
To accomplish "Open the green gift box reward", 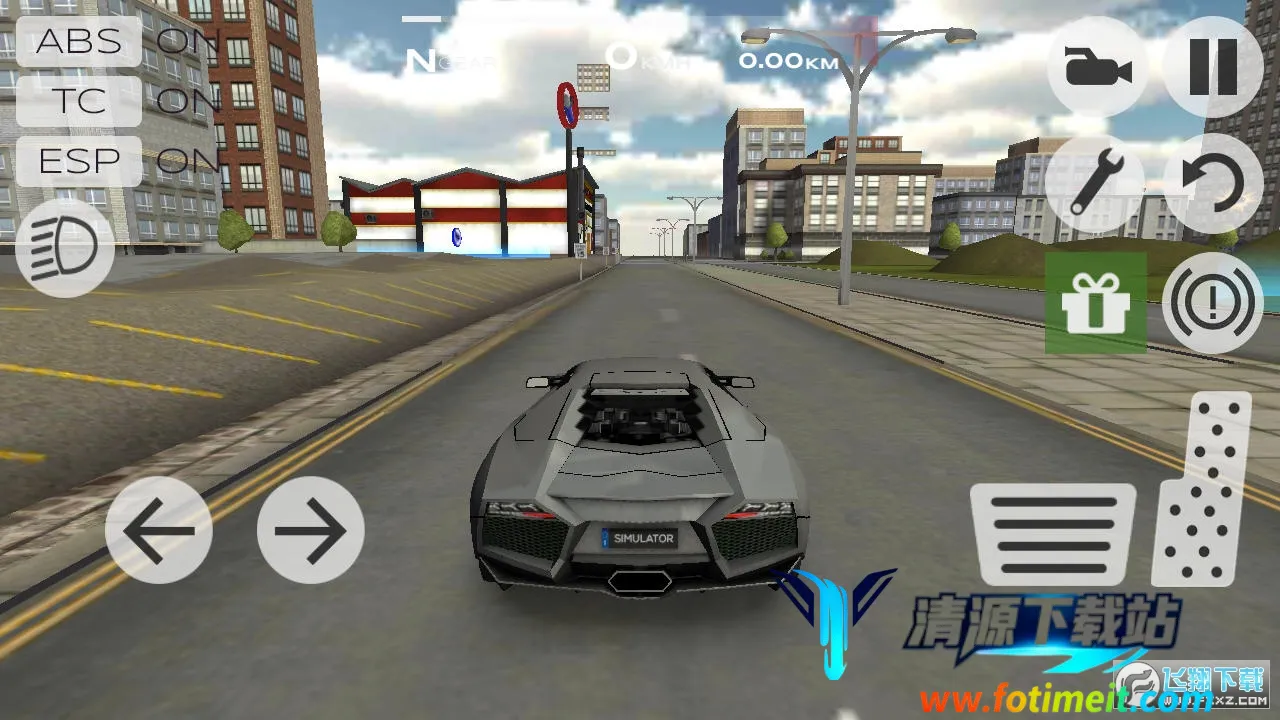I will pos(1096,303).
